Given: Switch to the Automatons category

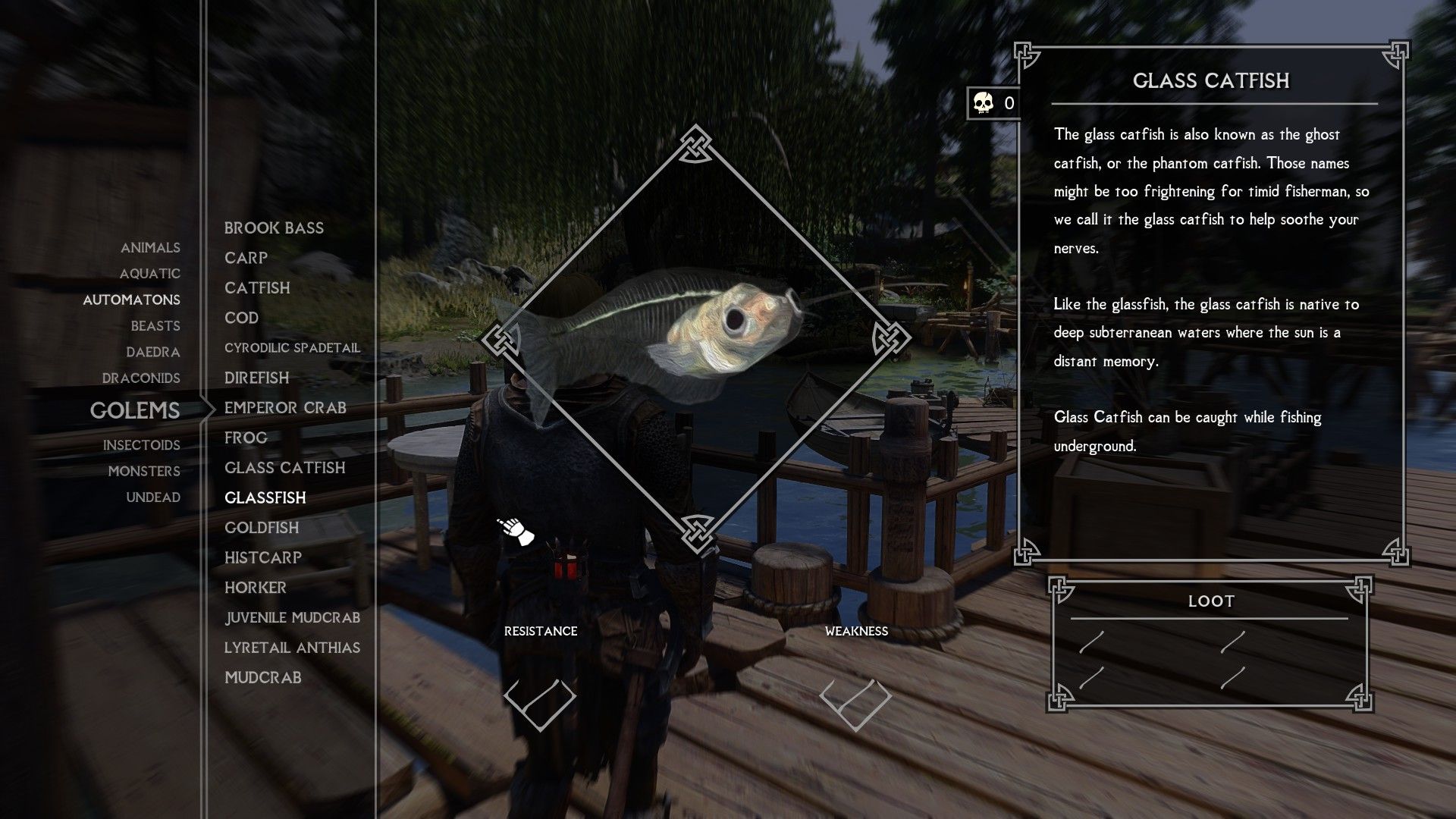Looking at the screenshot, I should [132, 300].
